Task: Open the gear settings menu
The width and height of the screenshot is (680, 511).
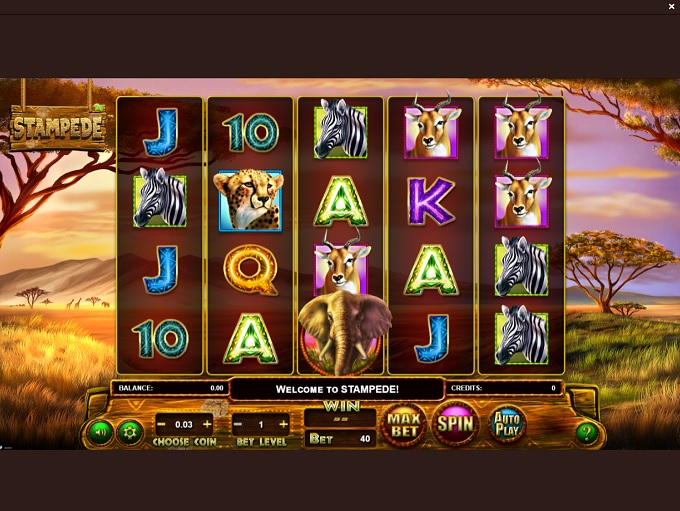Action: 127,432
